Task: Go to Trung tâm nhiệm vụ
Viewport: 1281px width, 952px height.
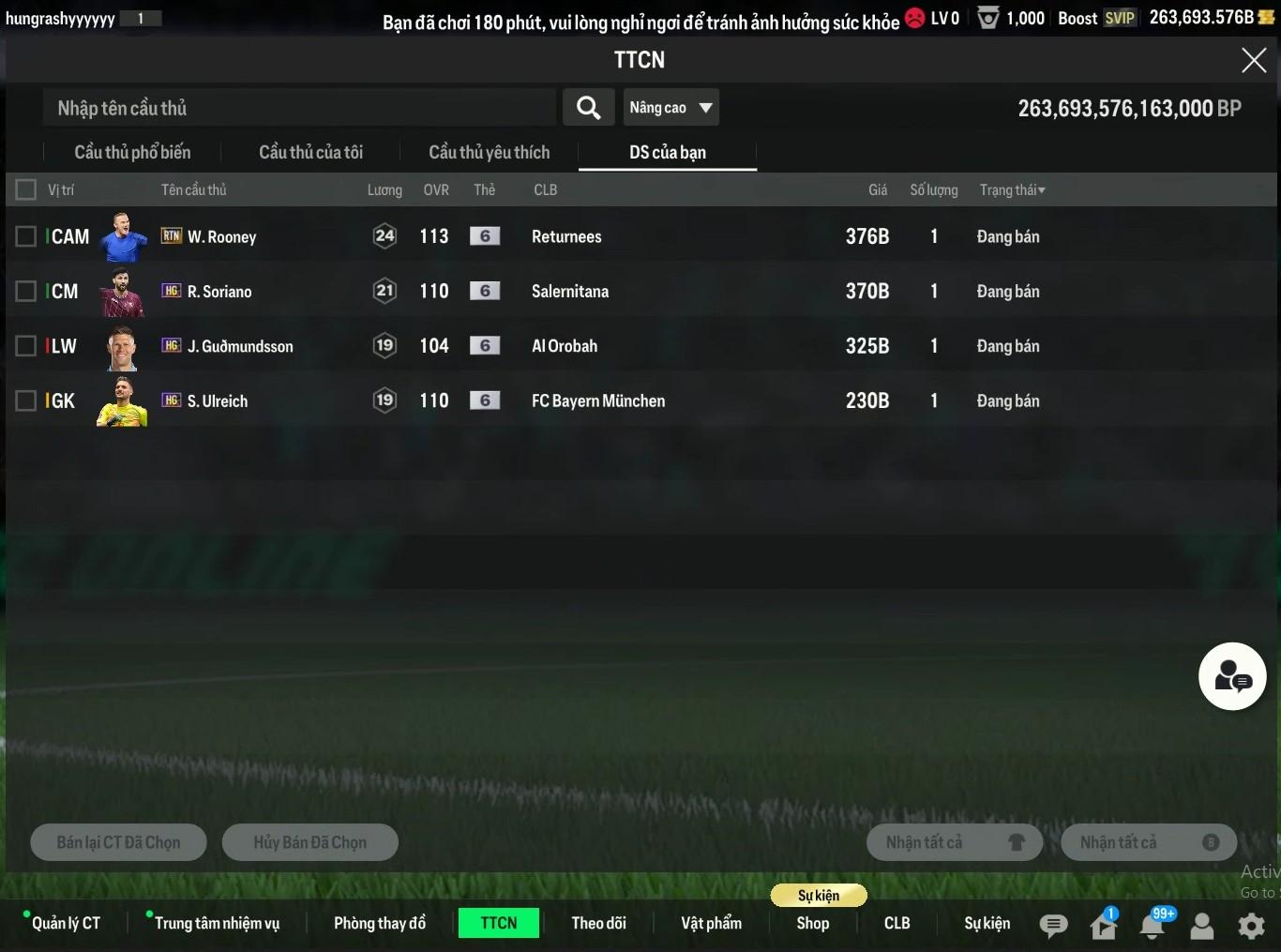Action: point(217,923)
